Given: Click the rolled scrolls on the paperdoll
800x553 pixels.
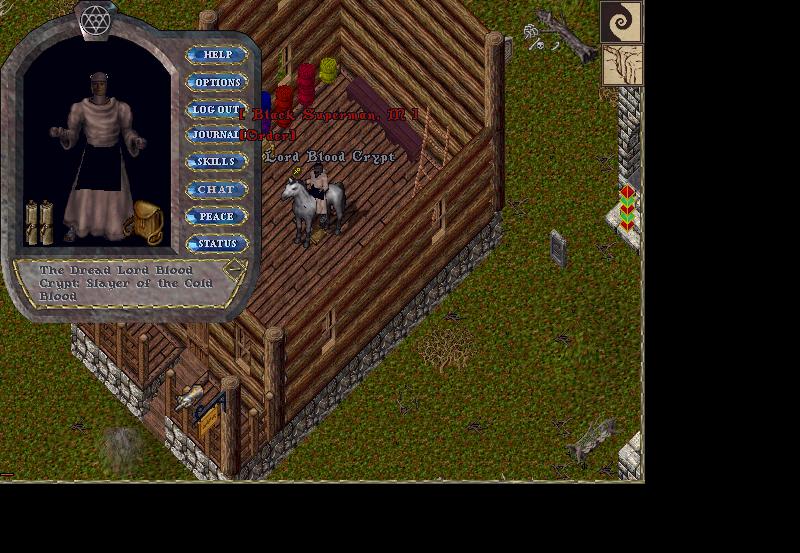Looking at the screenshot, I should click(39, 222).
